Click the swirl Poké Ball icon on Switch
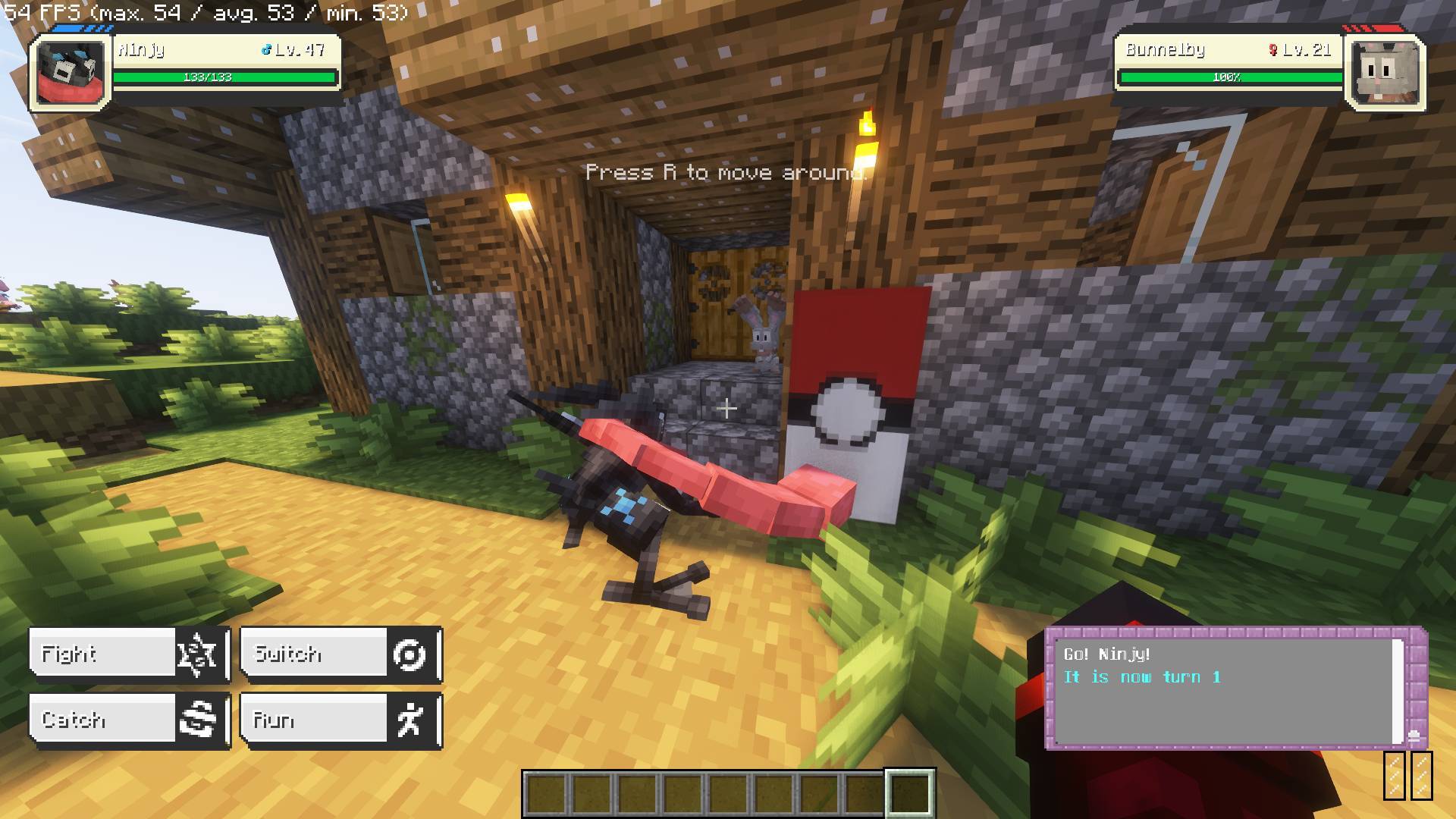 408,654
